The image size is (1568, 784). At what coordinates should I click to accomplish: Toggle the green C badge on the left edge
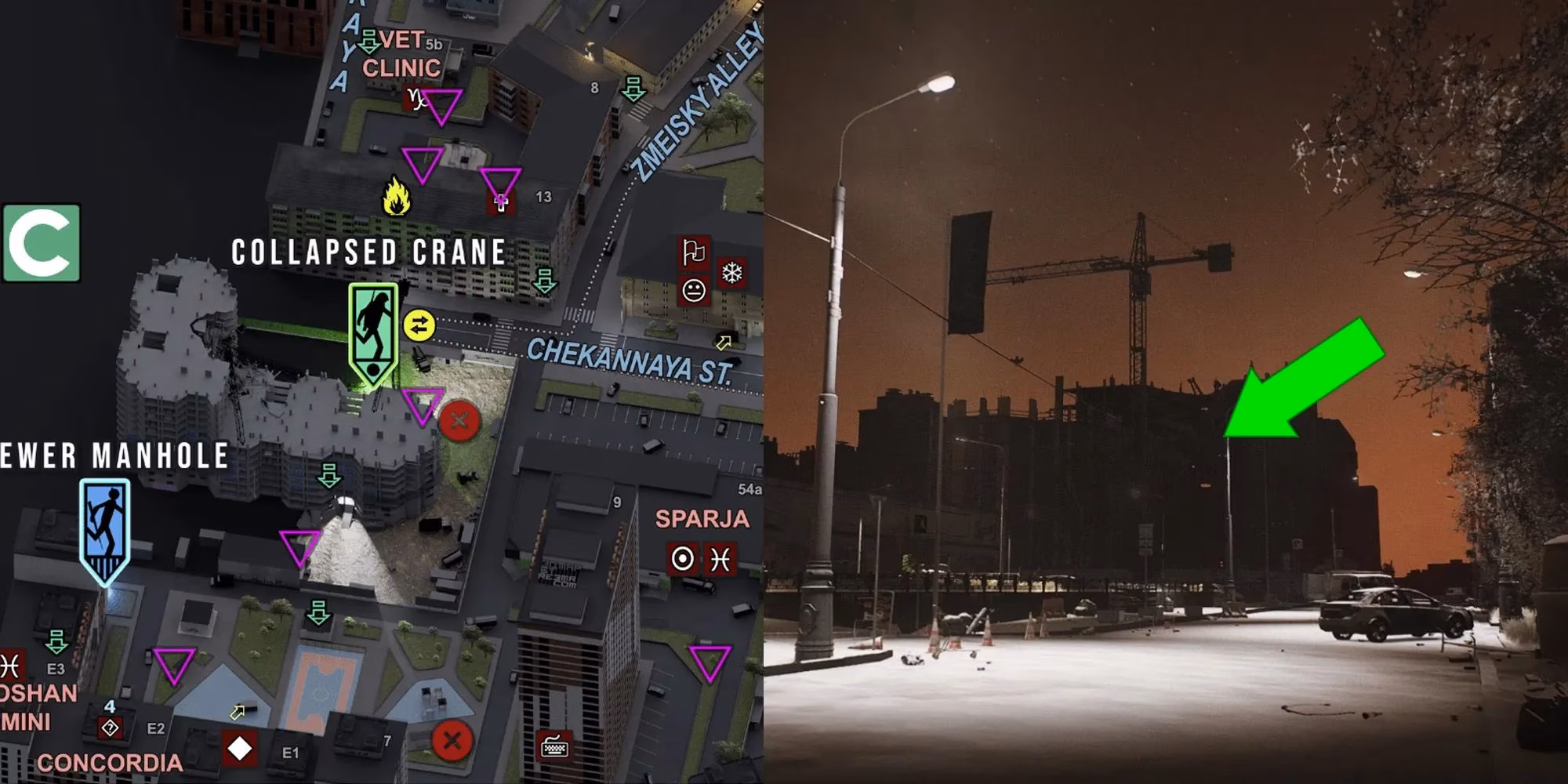tap(43, 243)
